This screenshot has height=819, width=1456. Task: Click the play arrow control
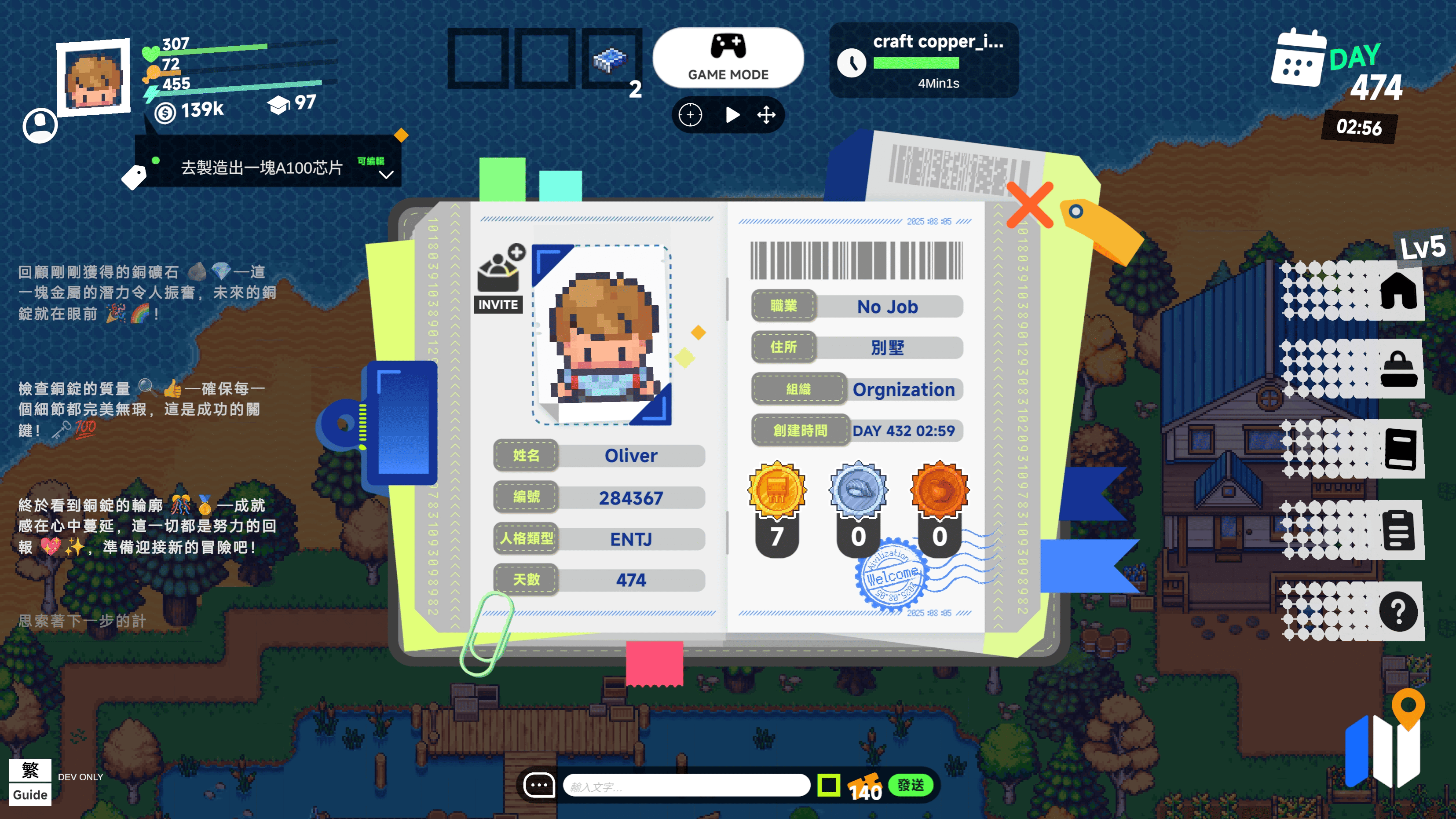[x=732, y=115]
